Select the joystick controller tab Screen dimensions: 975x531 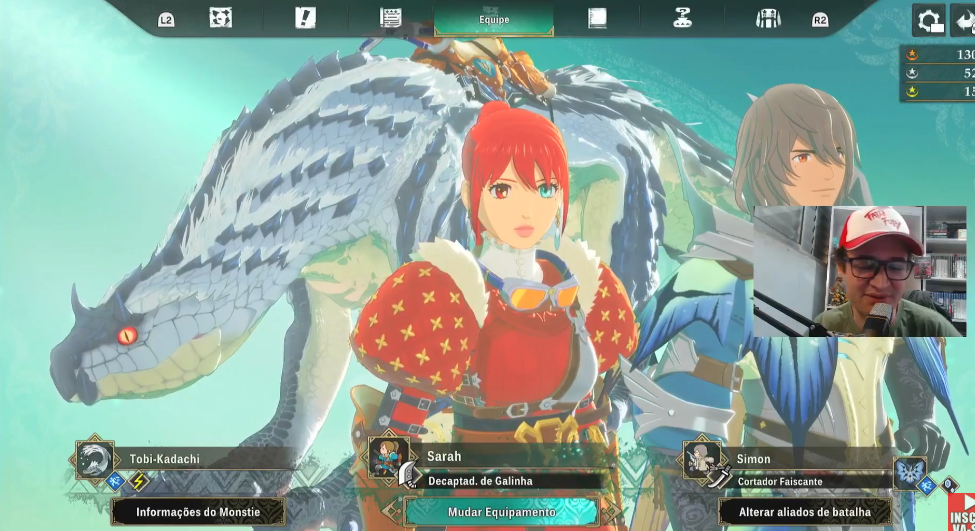click(x=683, y=18)
